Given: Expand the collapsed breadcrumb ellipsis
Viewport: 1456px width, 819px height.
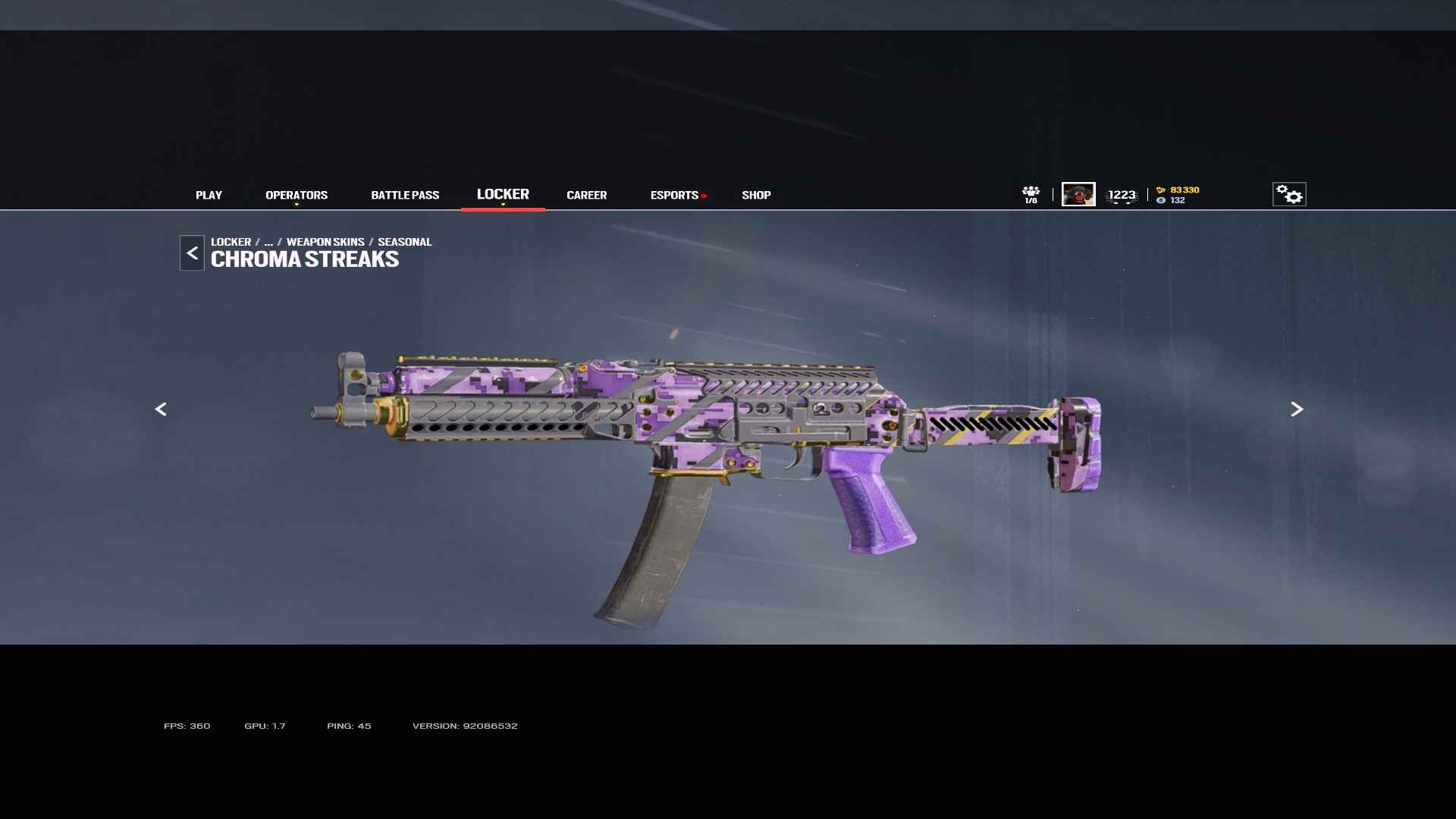Looking at the screenshot, I should (x=268, y=242).
